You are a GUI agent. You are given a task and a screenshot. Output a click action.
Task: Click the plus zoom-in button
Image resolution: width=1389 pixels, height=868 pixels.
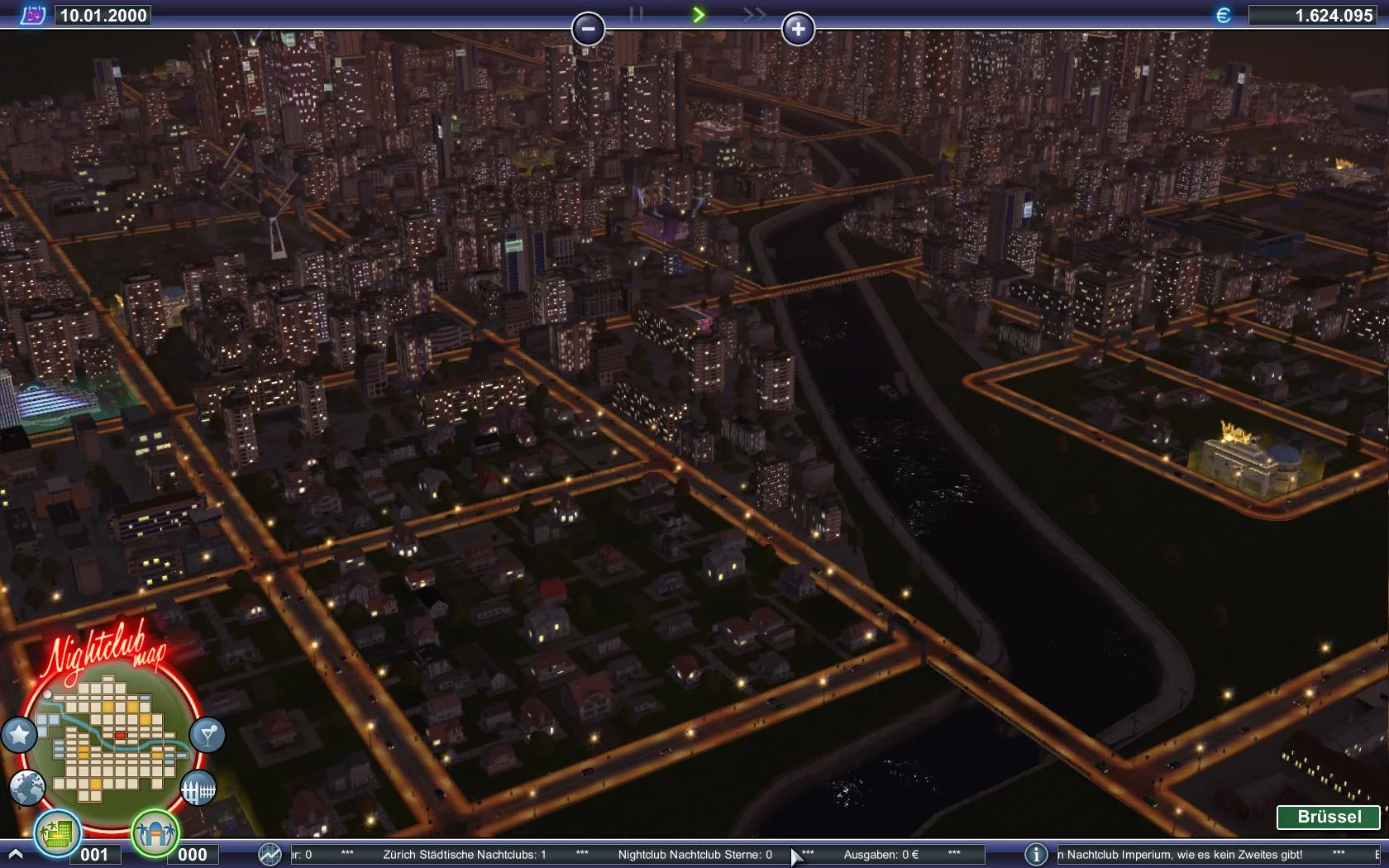pos(798,30)
